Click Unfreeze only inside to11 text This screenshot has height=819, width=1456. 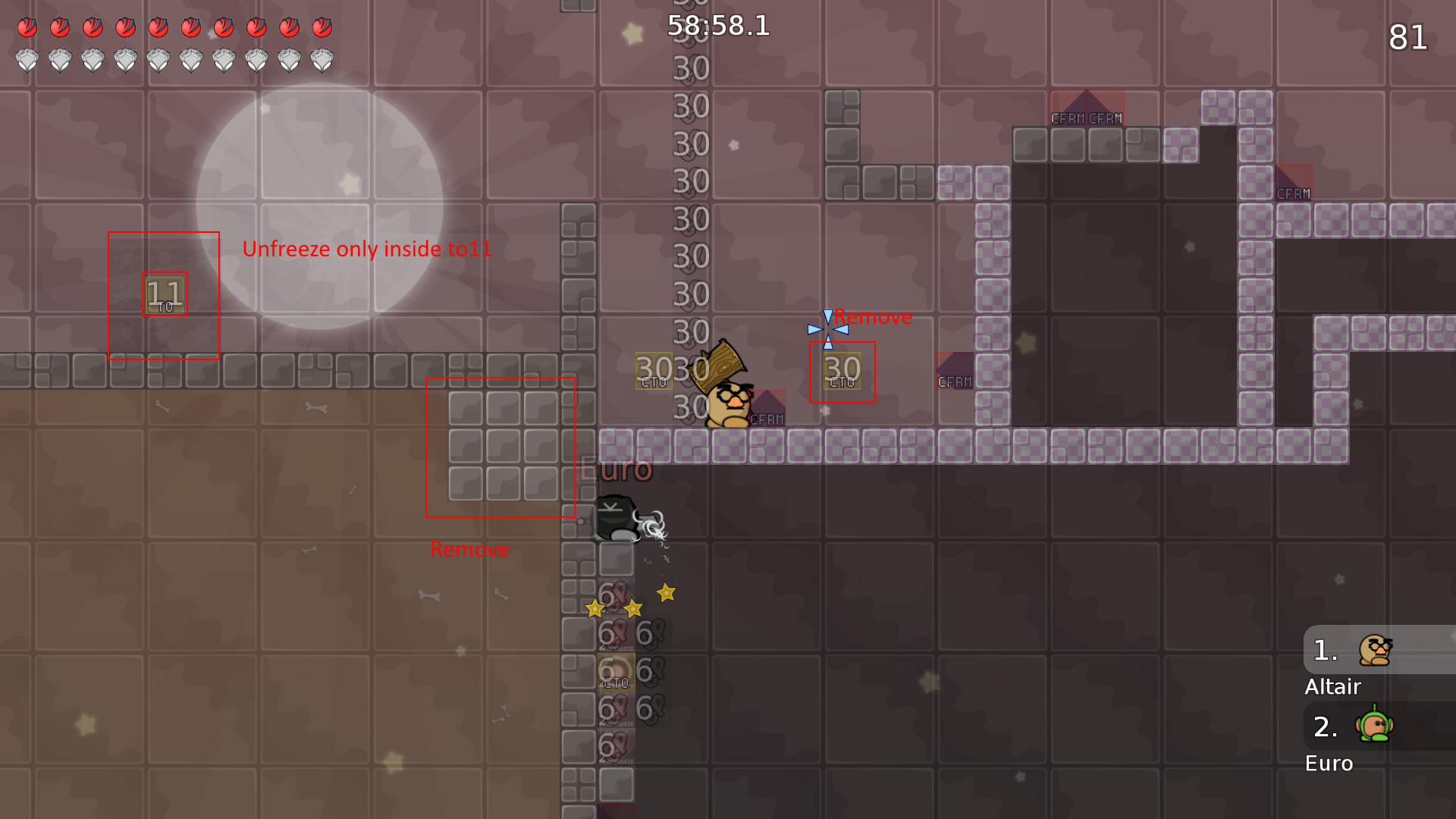366,248
